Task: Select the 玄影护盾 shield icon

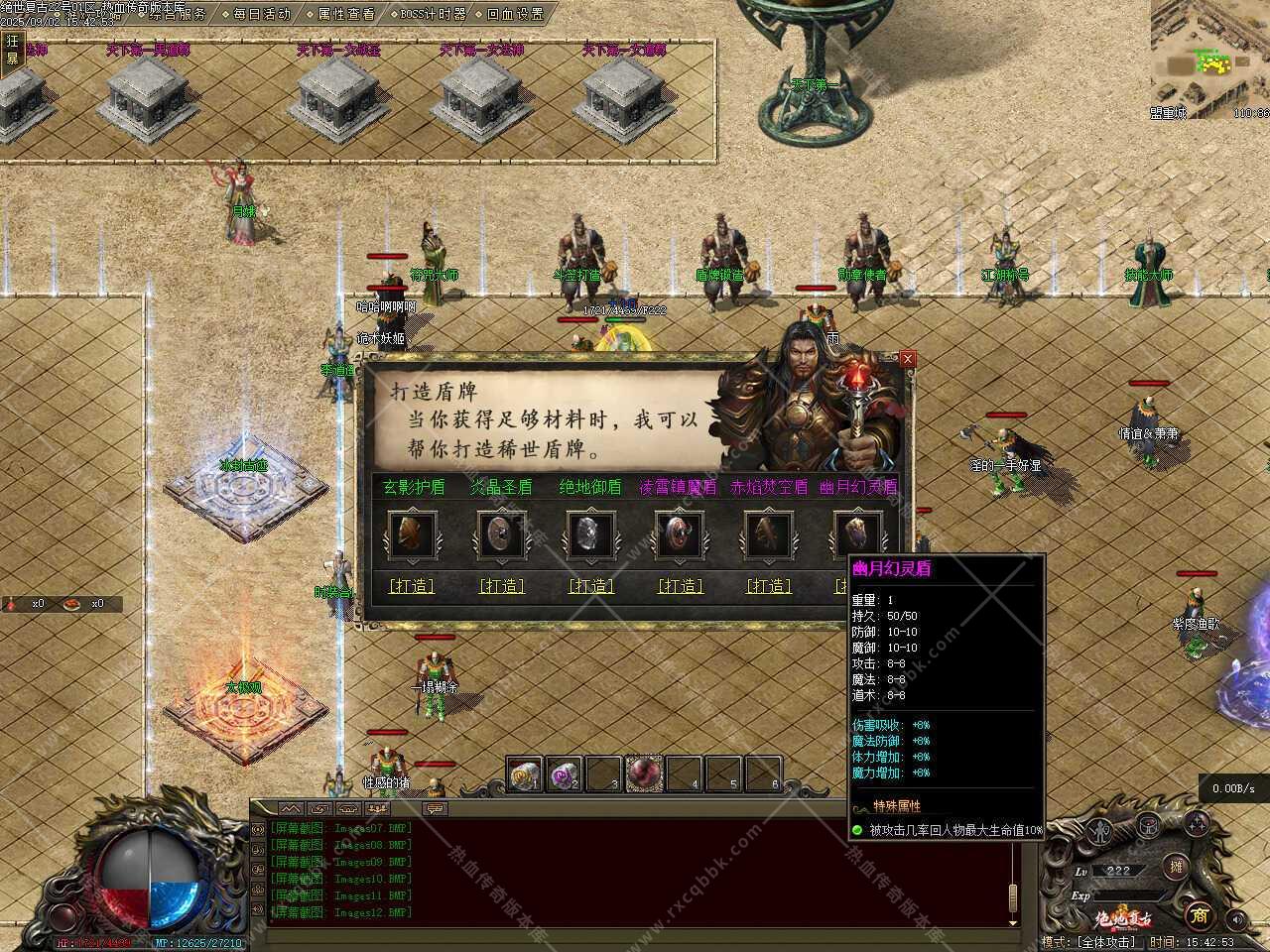Action: (411, 535)
